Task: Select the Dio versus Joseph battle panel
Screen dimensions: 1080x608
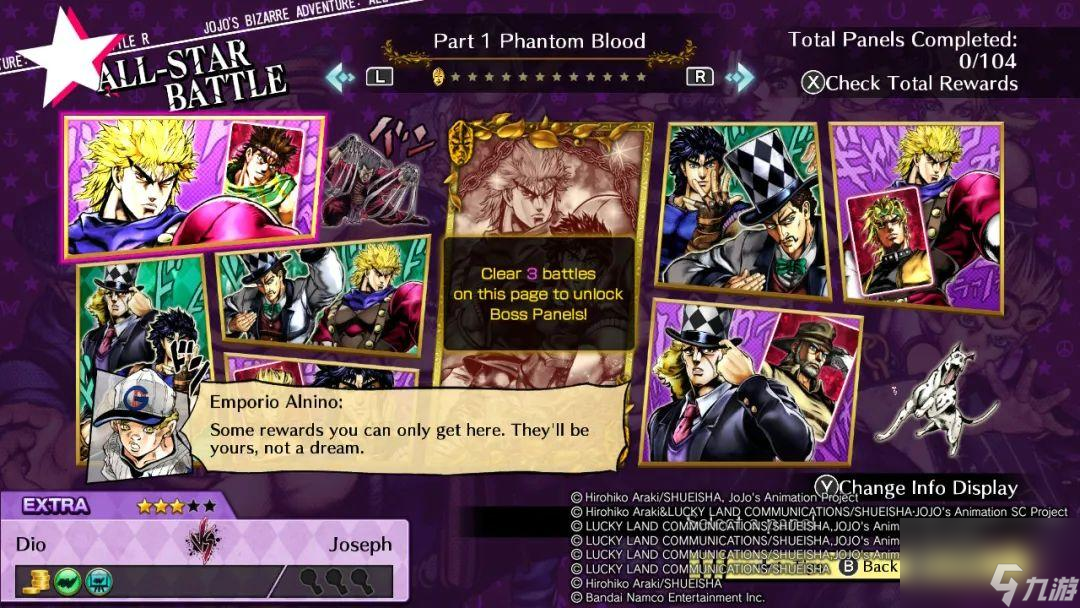Action: 195,185
